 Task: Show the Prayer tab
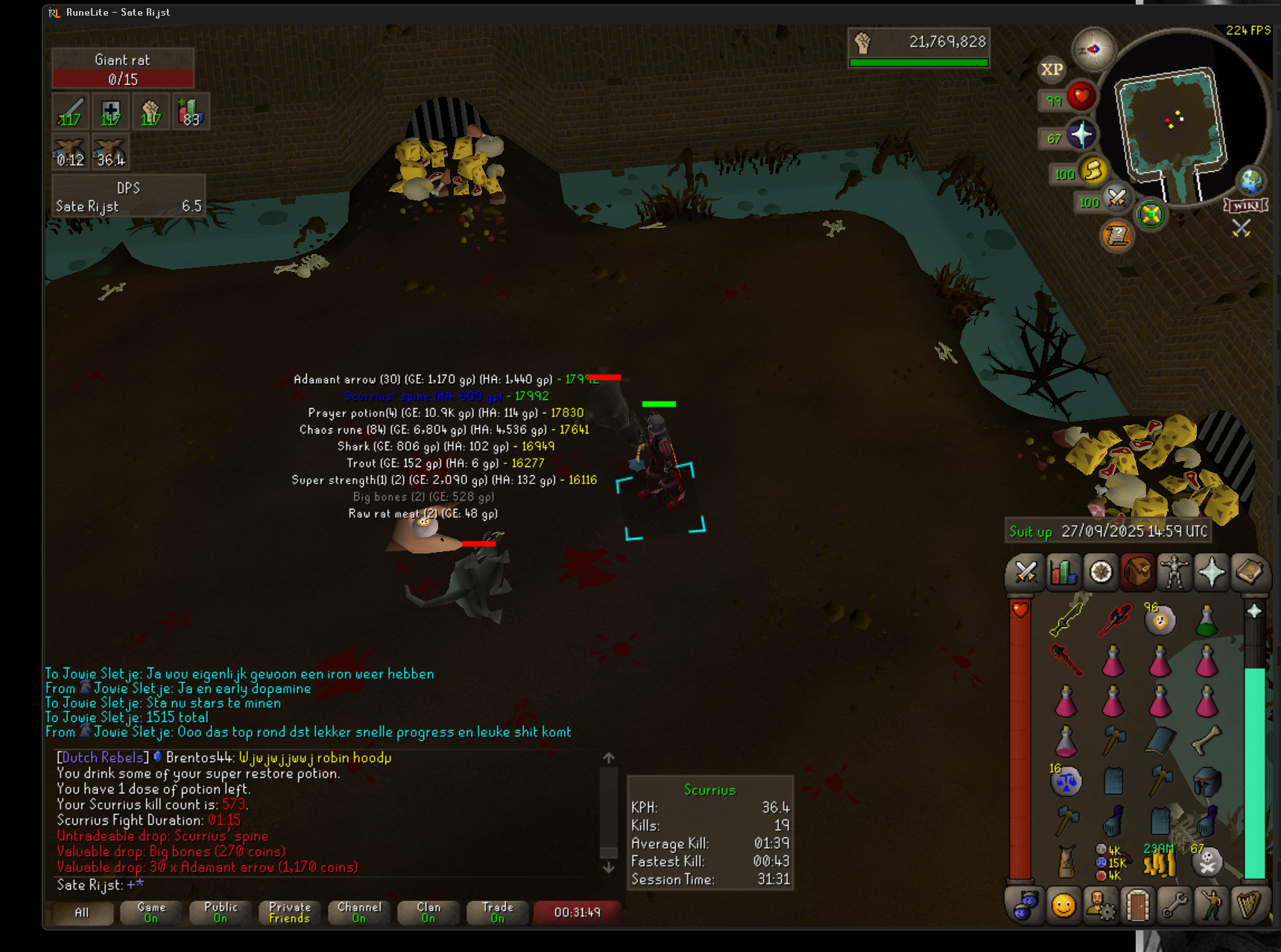[1212, 572]
